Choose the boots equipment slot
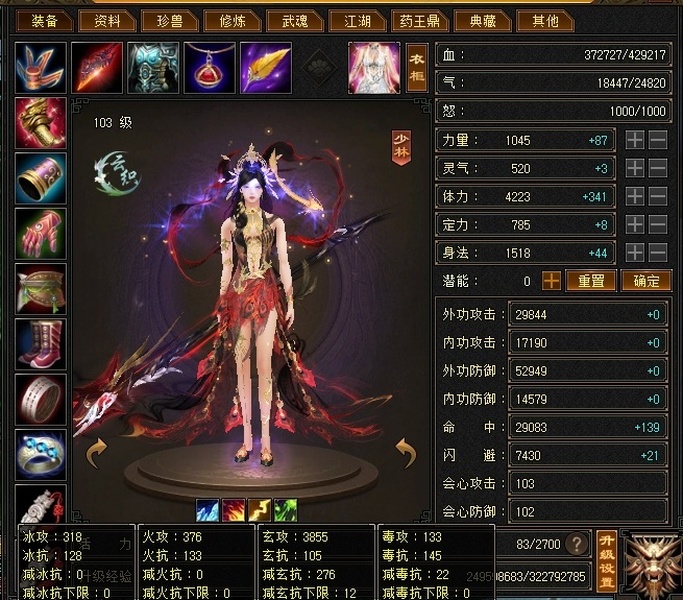This screenshot has height=600, width=683. (x=41, y=344)
